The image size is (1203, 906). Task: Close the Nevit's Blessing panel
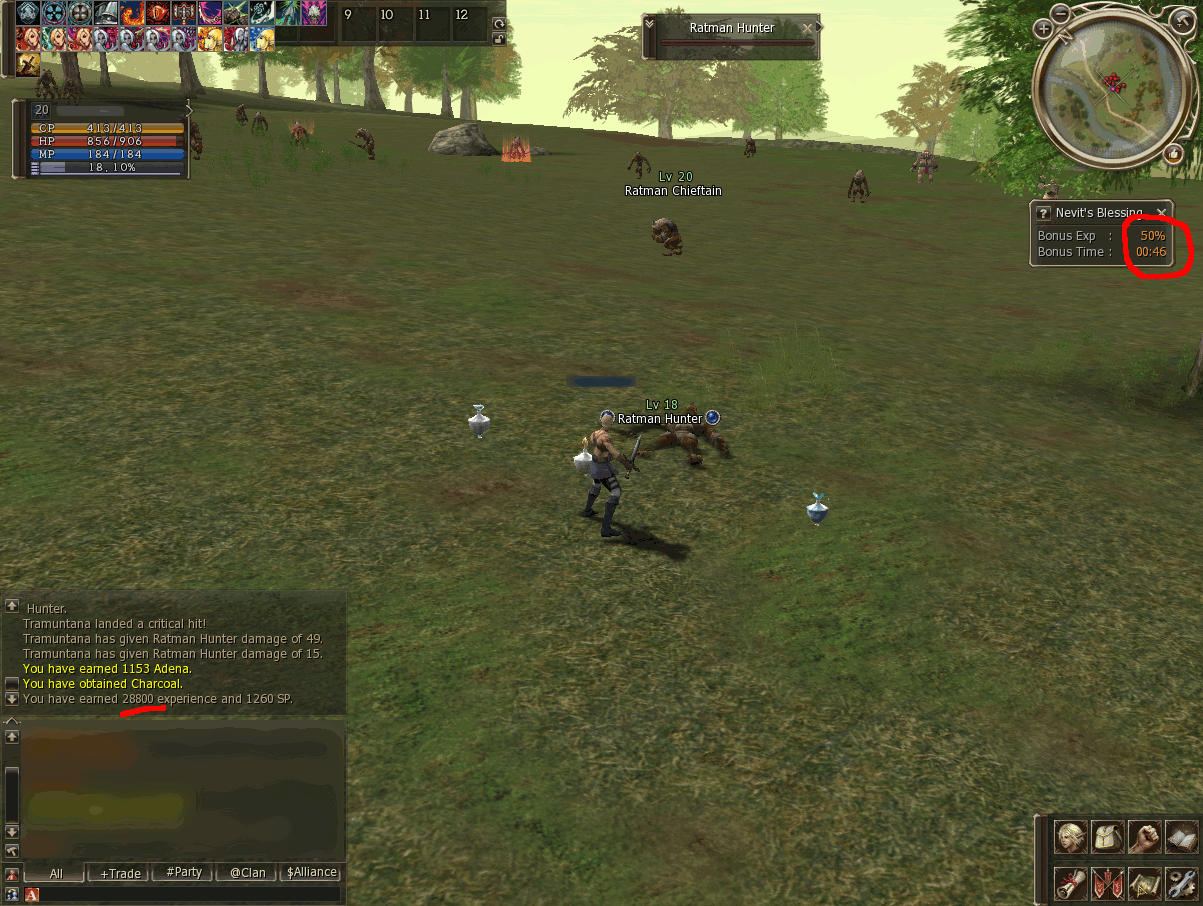pos(1161,212)
